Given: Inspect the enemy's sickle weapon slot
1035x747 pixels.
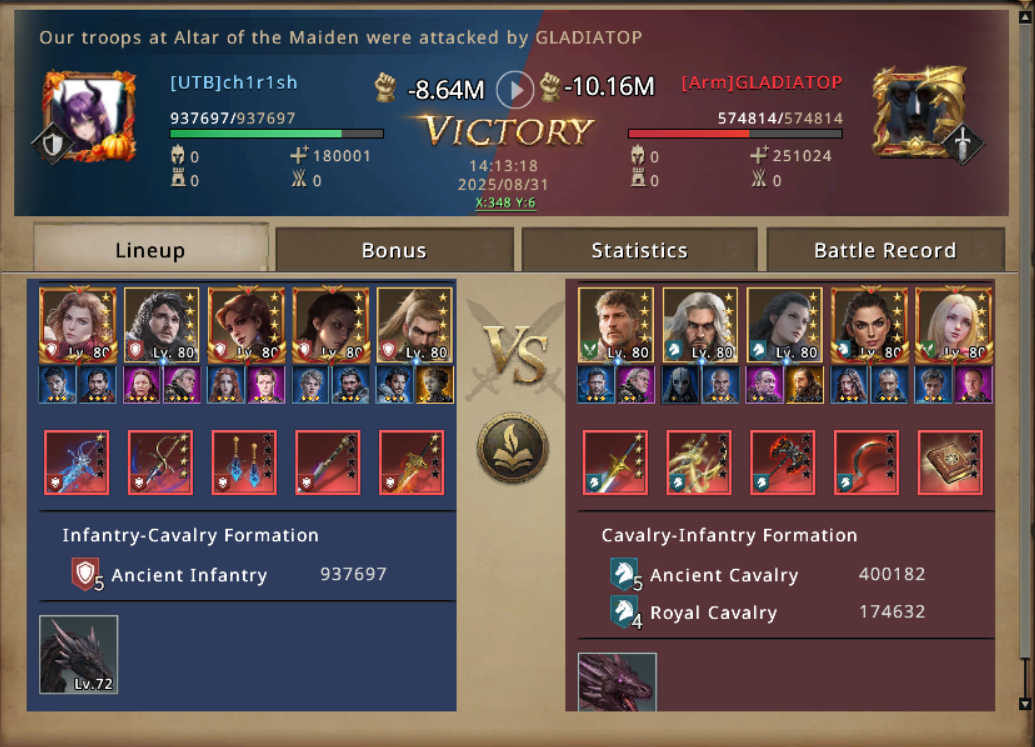Looking at the screenshot, I should 866,462.
